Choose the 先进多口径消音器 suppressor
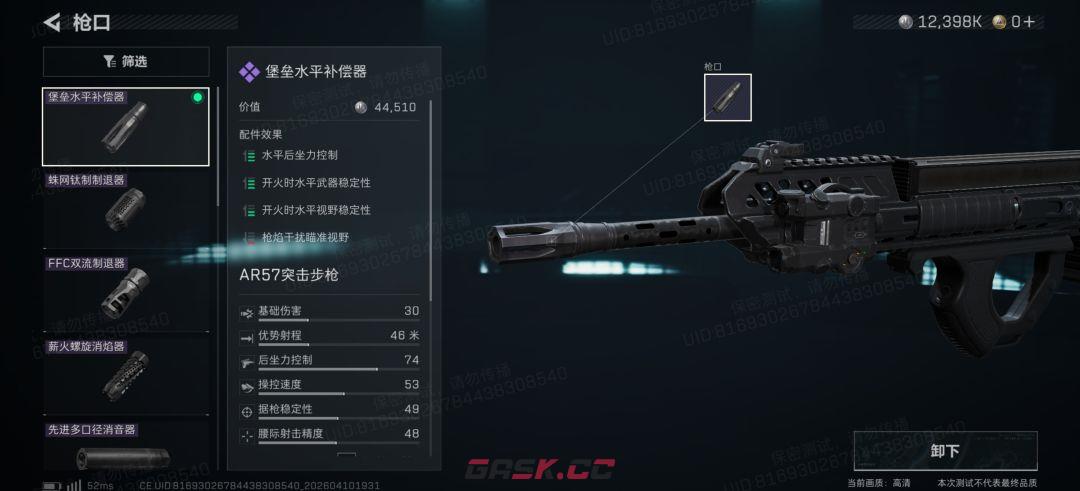 (x=126, y=450)
